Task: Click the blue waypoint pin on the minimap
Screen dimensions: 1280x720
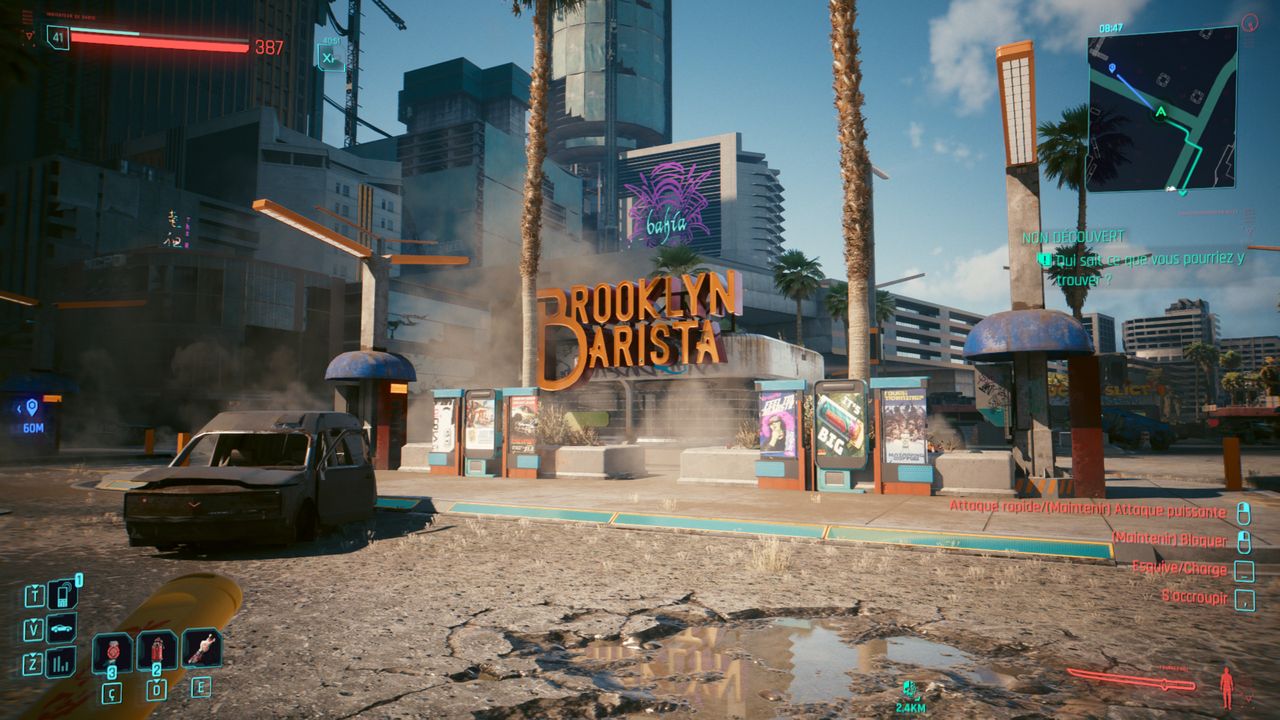Action: click(x=1113, y=69)
